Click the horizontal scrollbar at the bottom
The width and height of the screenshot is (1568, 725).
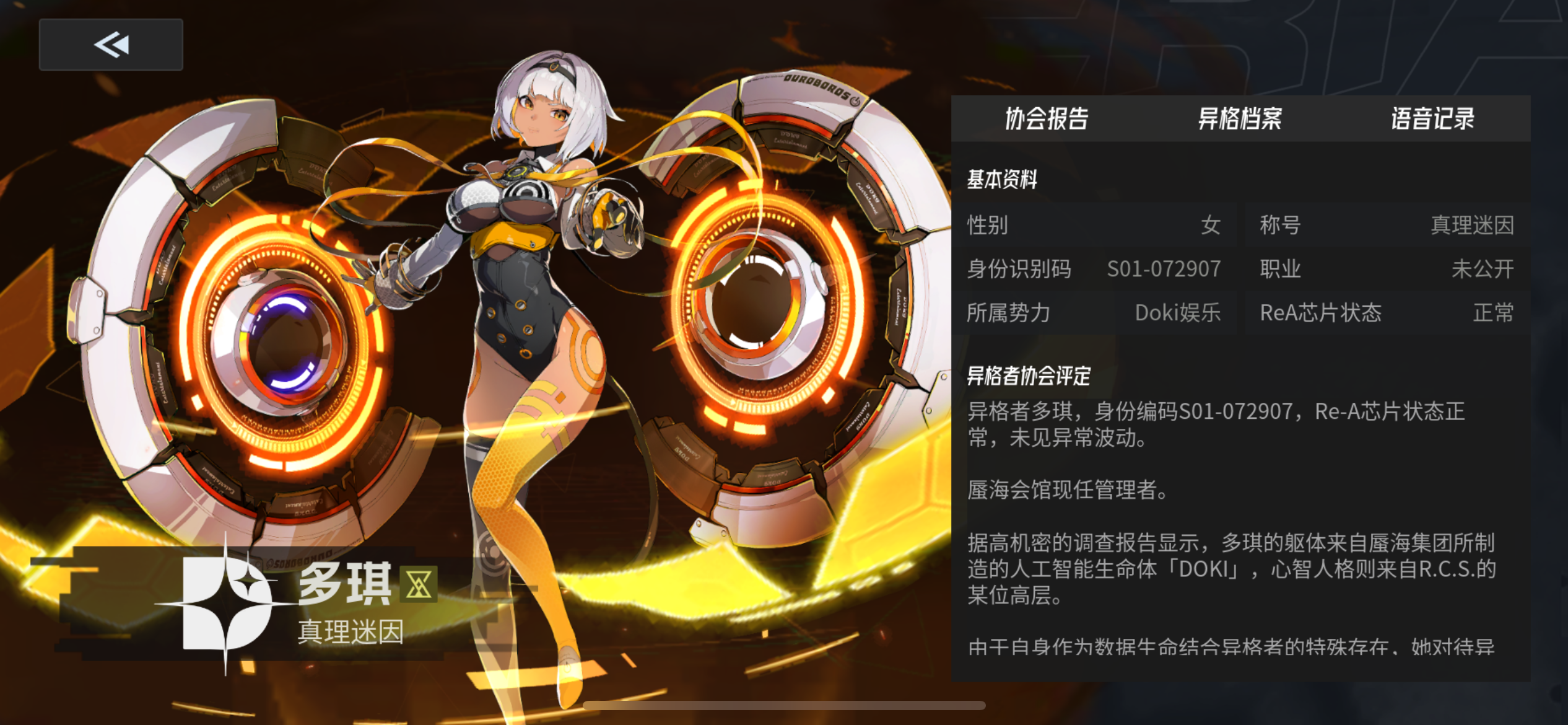[x=783, y=705]
